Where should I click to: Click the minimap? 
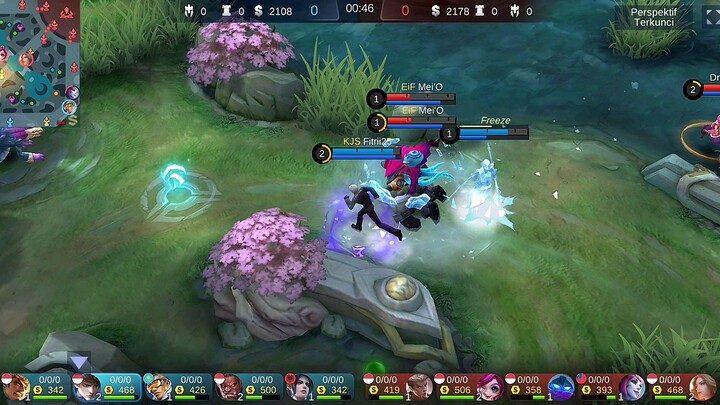click(x=40, y=62)
